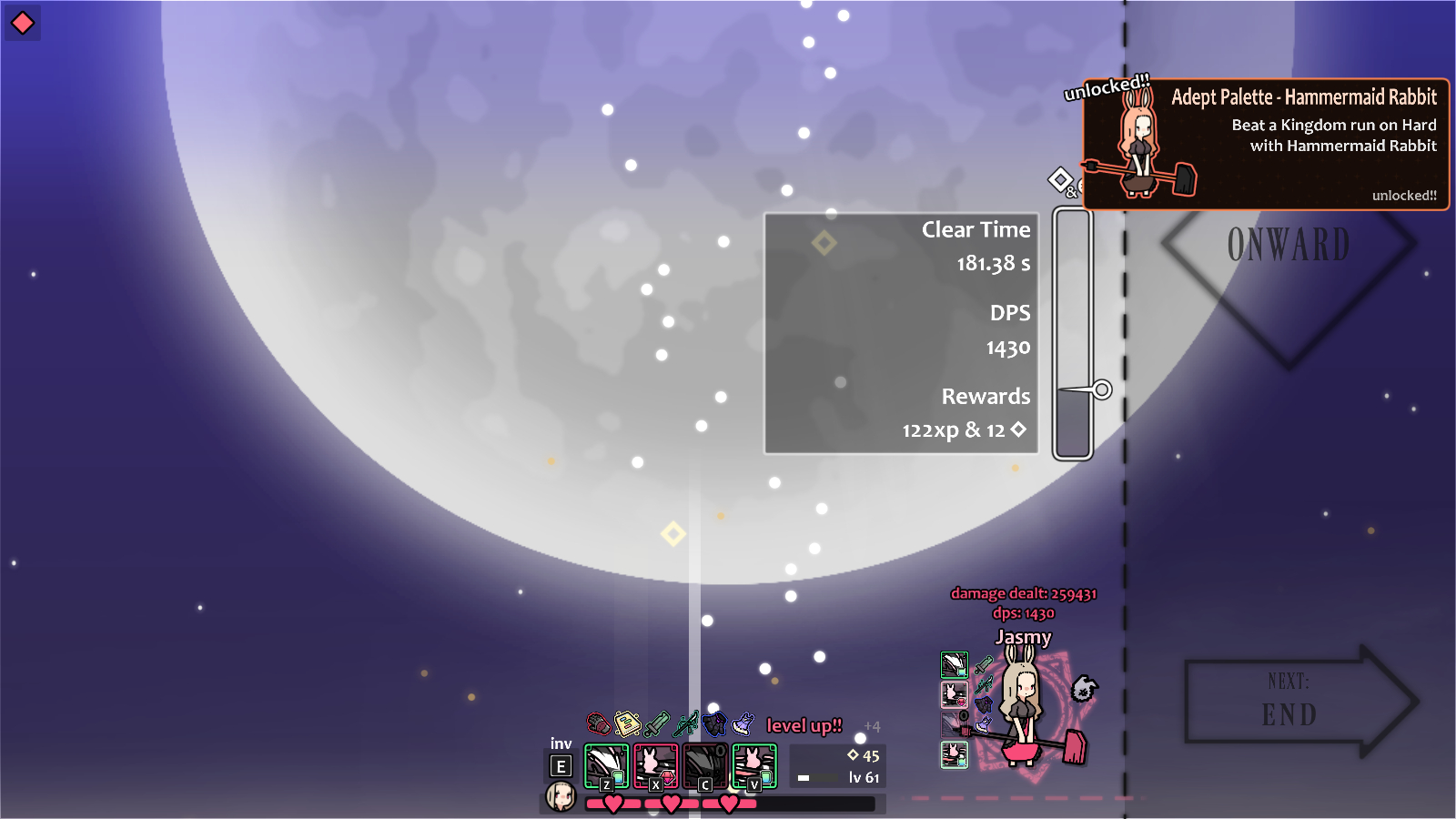The width and height of the screenshot is (1456, 819).
Task: Activate the green-bordered Z ability slot
Action: click(x=606, y=766)
